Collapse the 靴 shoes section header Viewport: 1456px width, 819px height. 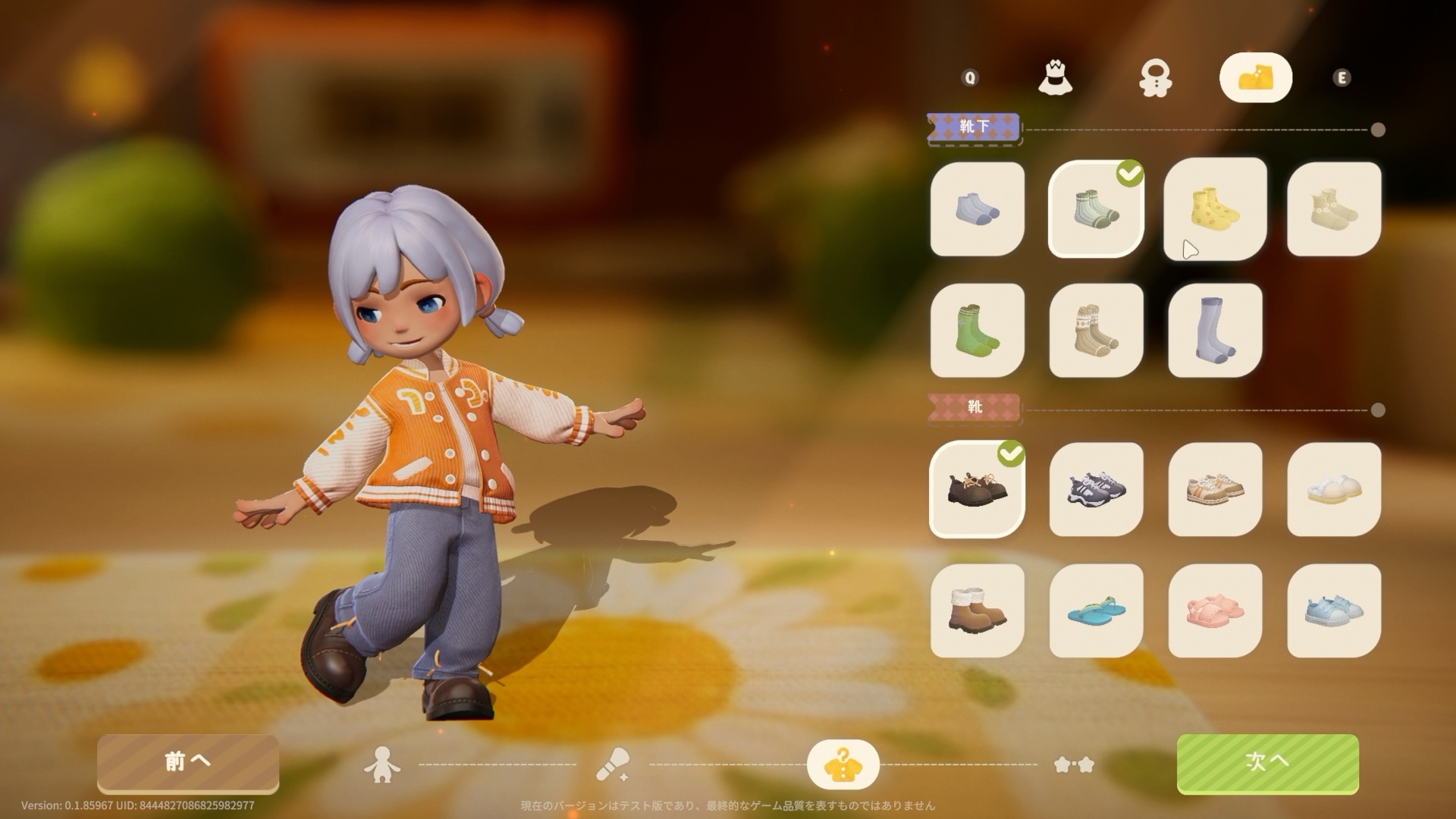[976, 407]
